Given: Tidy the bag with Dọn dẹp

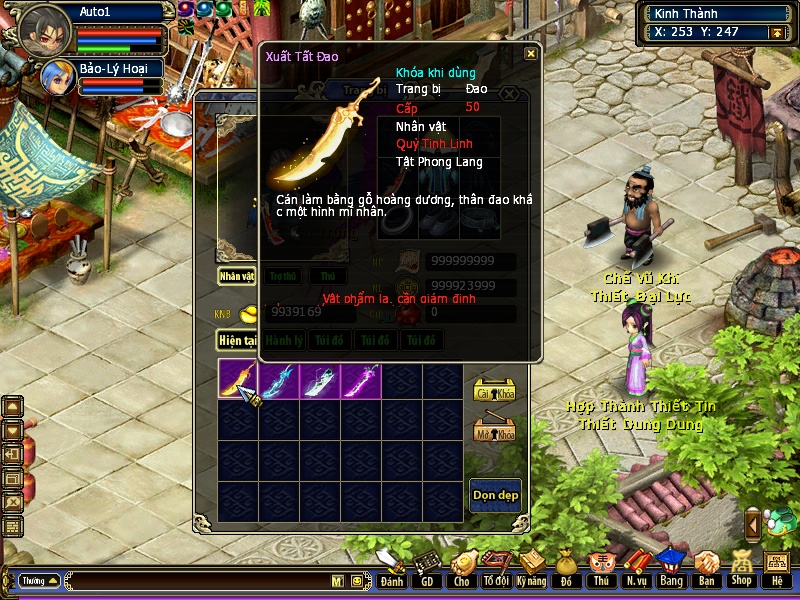Looking at the screenshot, I should click(x=495, y=496).
